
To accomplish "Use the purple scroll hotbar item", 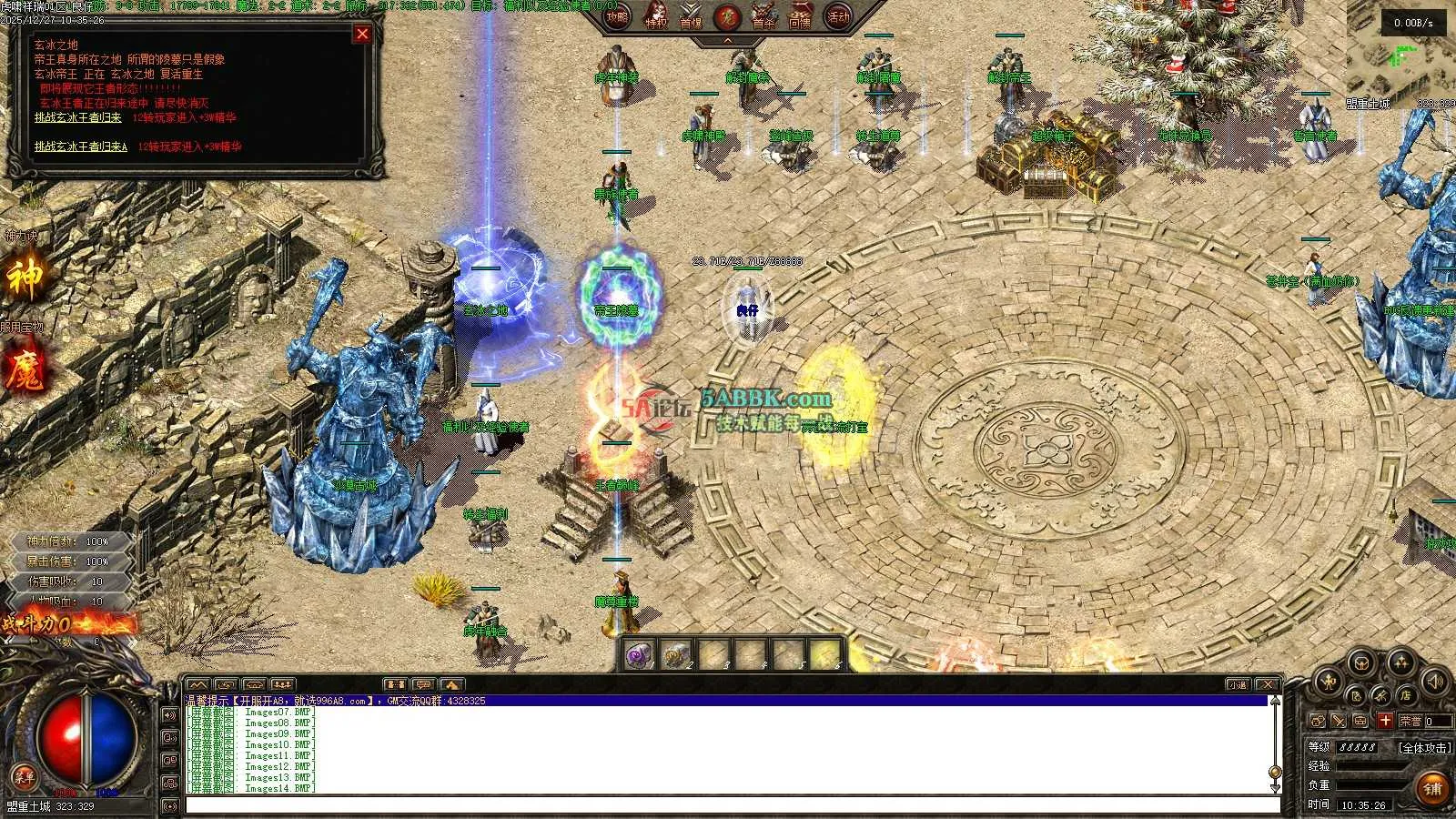I will pyautogui.click(x=639, y=654).
